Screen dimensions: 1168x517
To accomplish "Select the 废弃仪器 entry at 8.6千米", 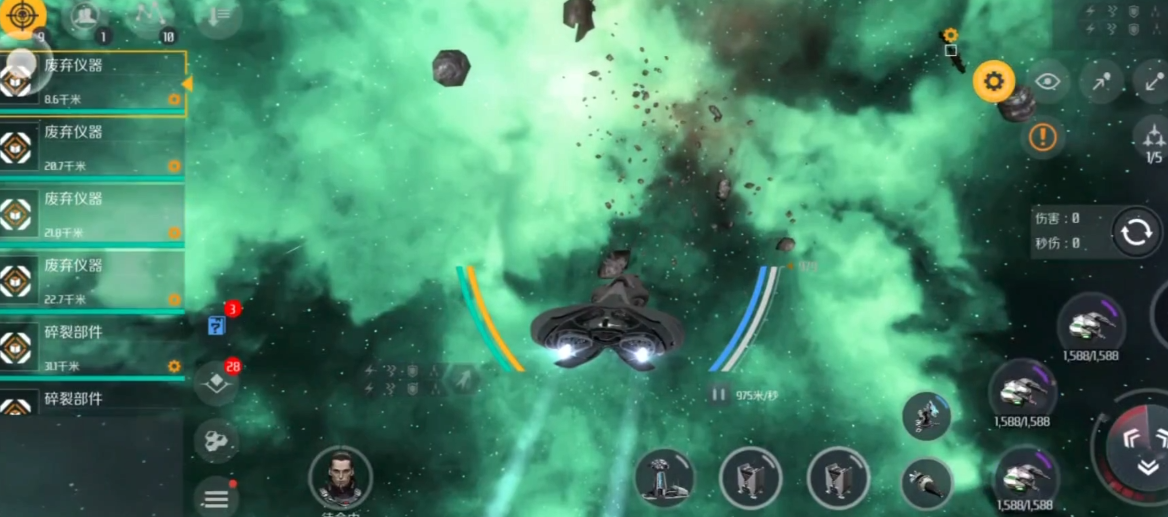I will [x=92, y=78].
